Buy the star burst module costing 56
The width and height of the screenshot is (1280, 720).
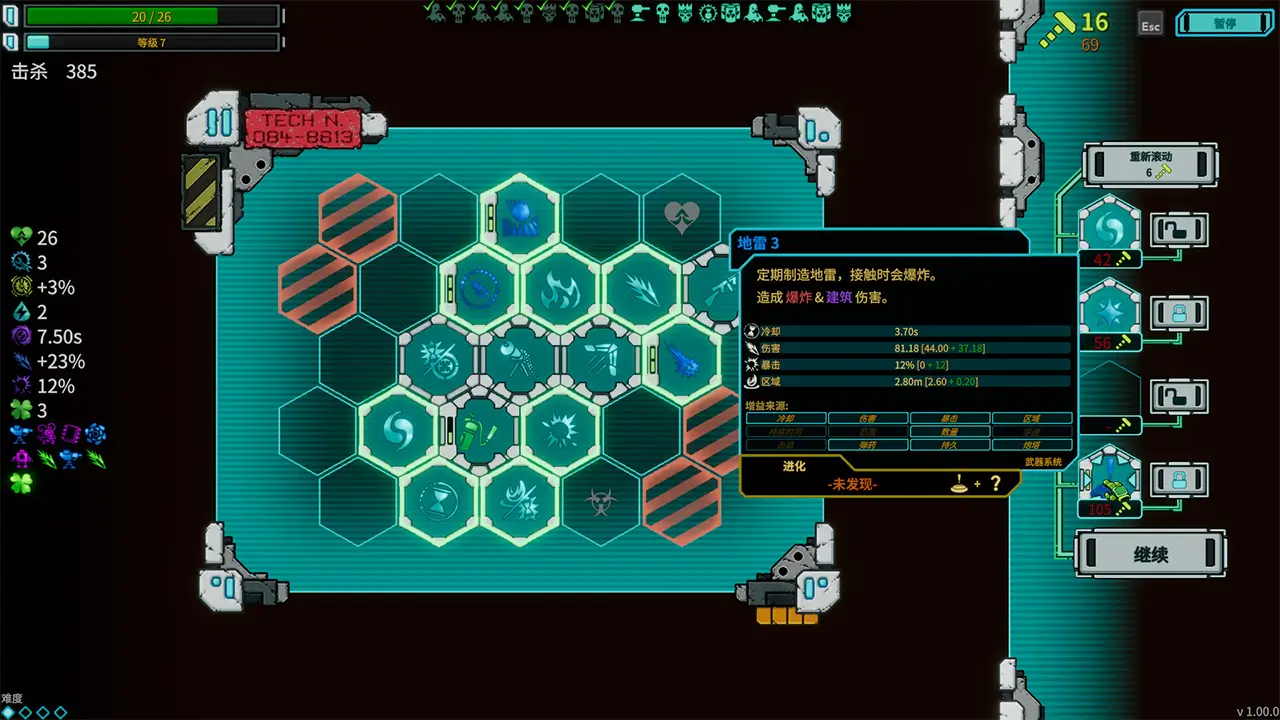[1110, 313]
